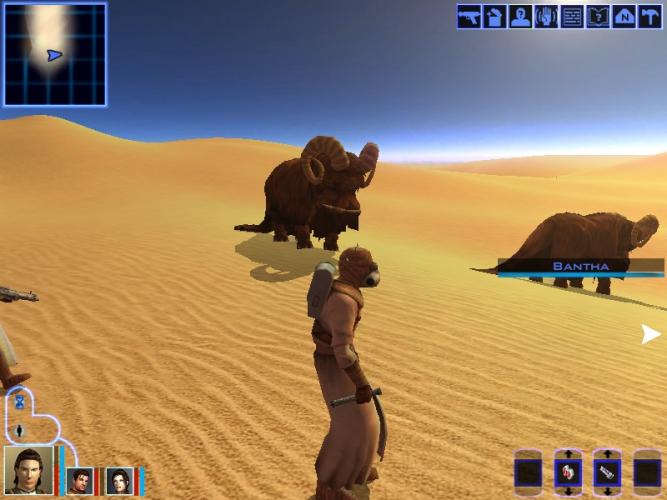Open the Journal book icon
This screenshot has height=500, width=667.
[x=598, y=17]
